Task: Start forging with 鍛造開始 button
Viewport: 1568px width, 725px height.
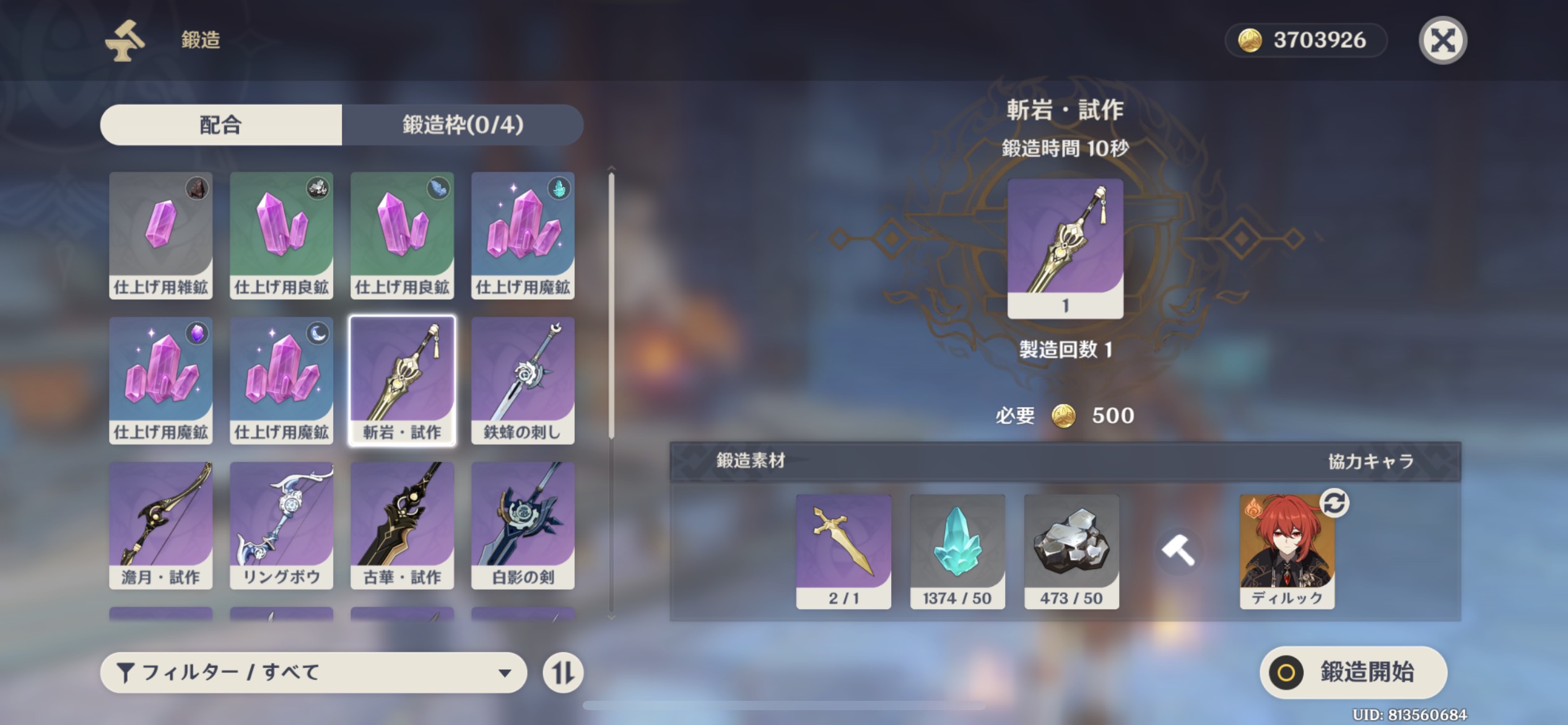Action: tap(1353, 672)
